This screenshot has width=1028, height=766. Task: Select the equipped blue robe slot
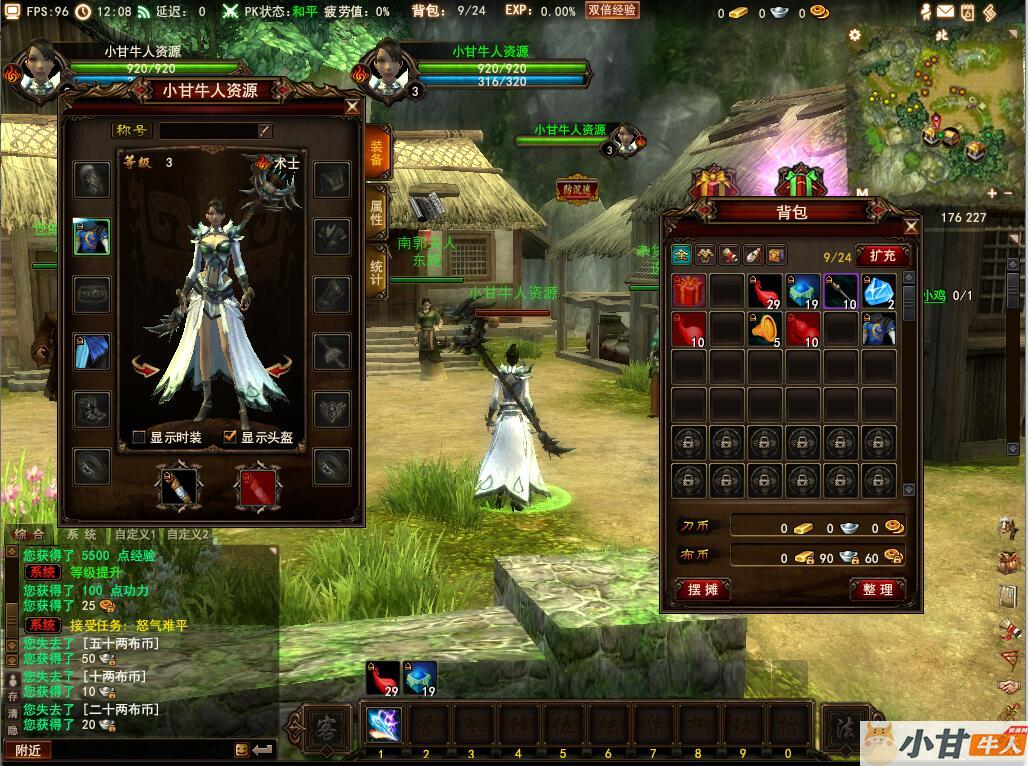click(x=92, y=236)
